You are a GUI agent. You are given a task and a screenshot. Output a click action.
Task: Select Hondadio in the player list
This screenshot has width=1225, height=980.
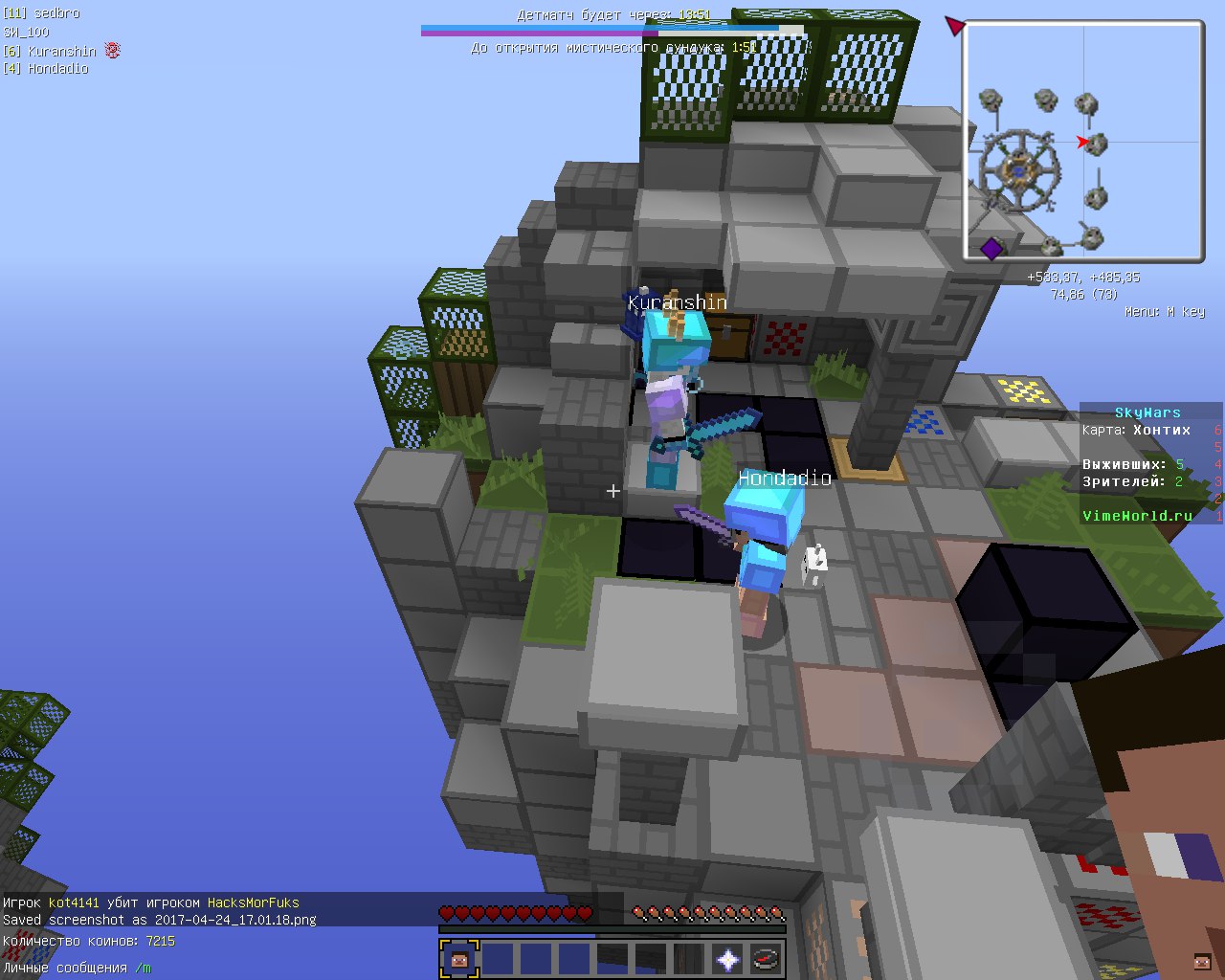[x=57, y=69]
